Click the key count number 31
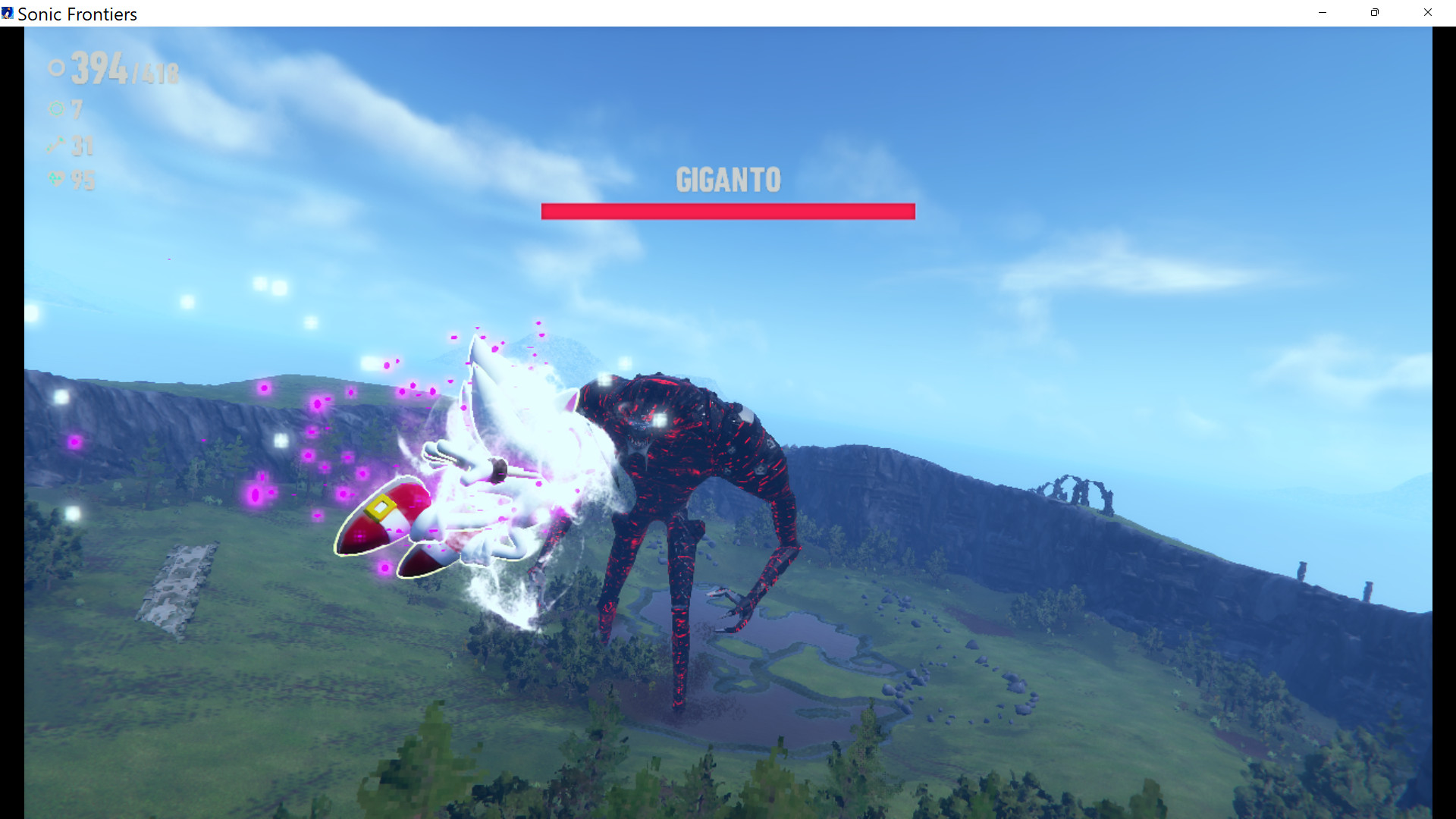 [x=82, y=146]
